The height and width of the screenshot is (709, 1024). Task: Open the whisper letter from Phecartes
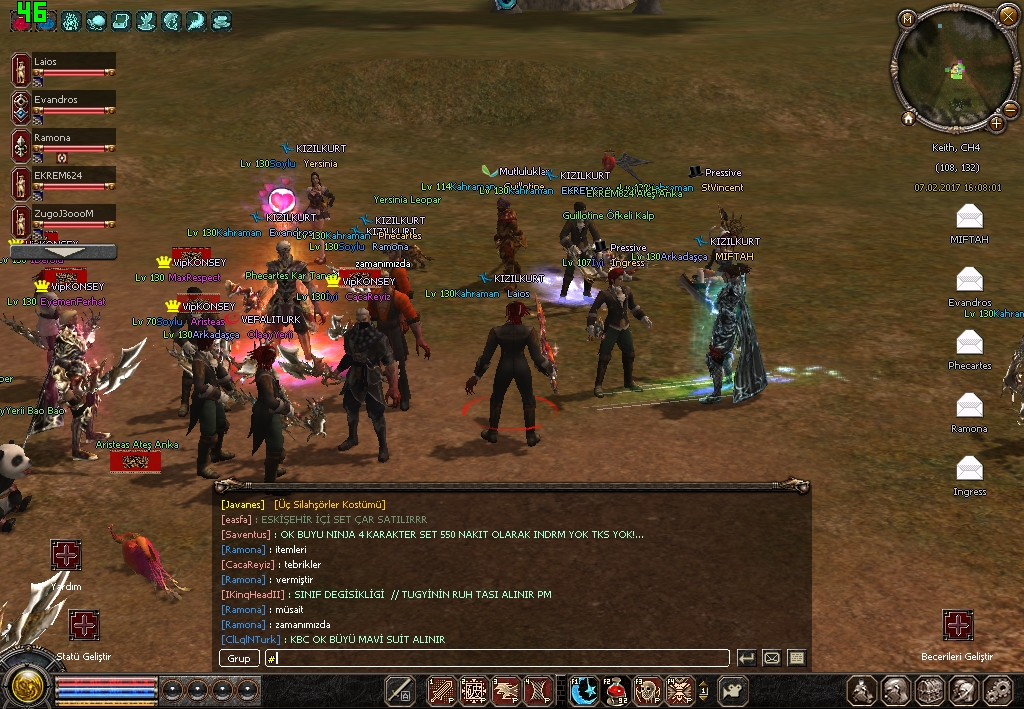coord(969,342)
